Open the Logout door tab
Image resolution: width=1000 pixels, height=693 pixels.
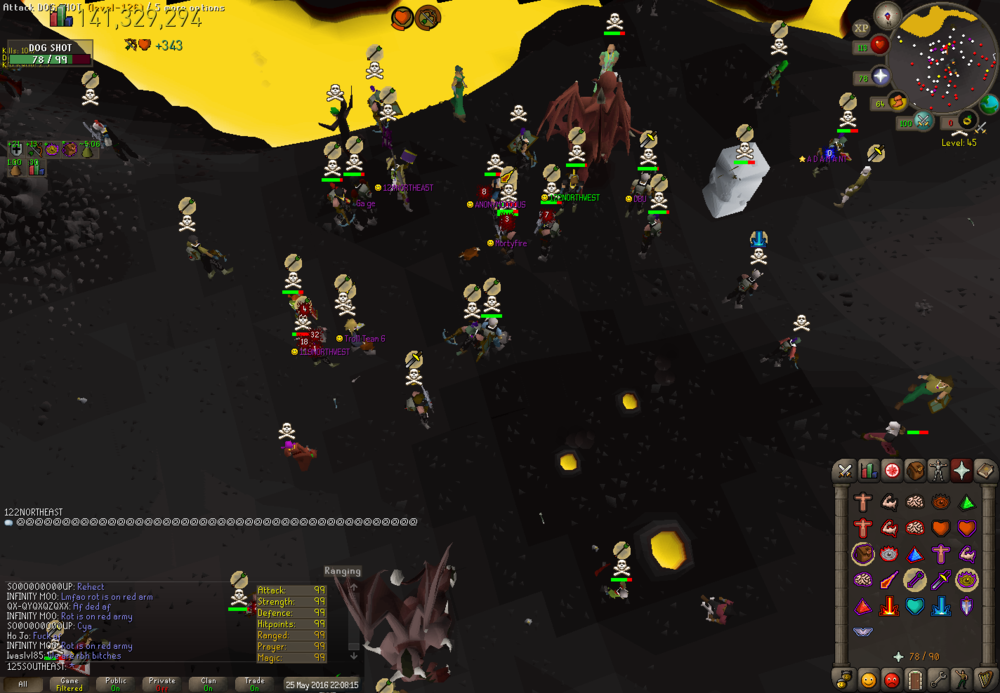(914, 680)
